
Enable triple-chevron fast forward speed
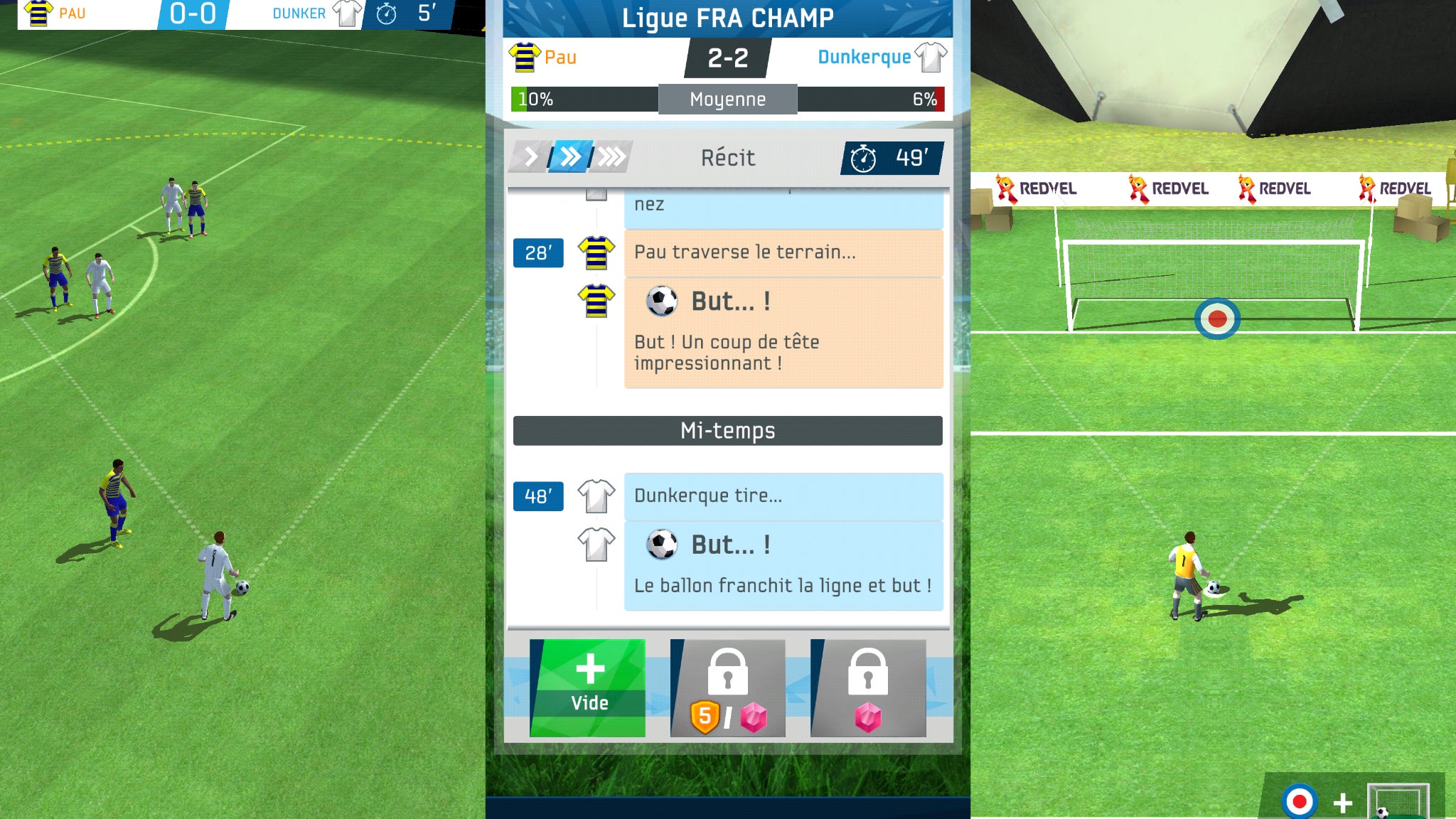point(611,158)
